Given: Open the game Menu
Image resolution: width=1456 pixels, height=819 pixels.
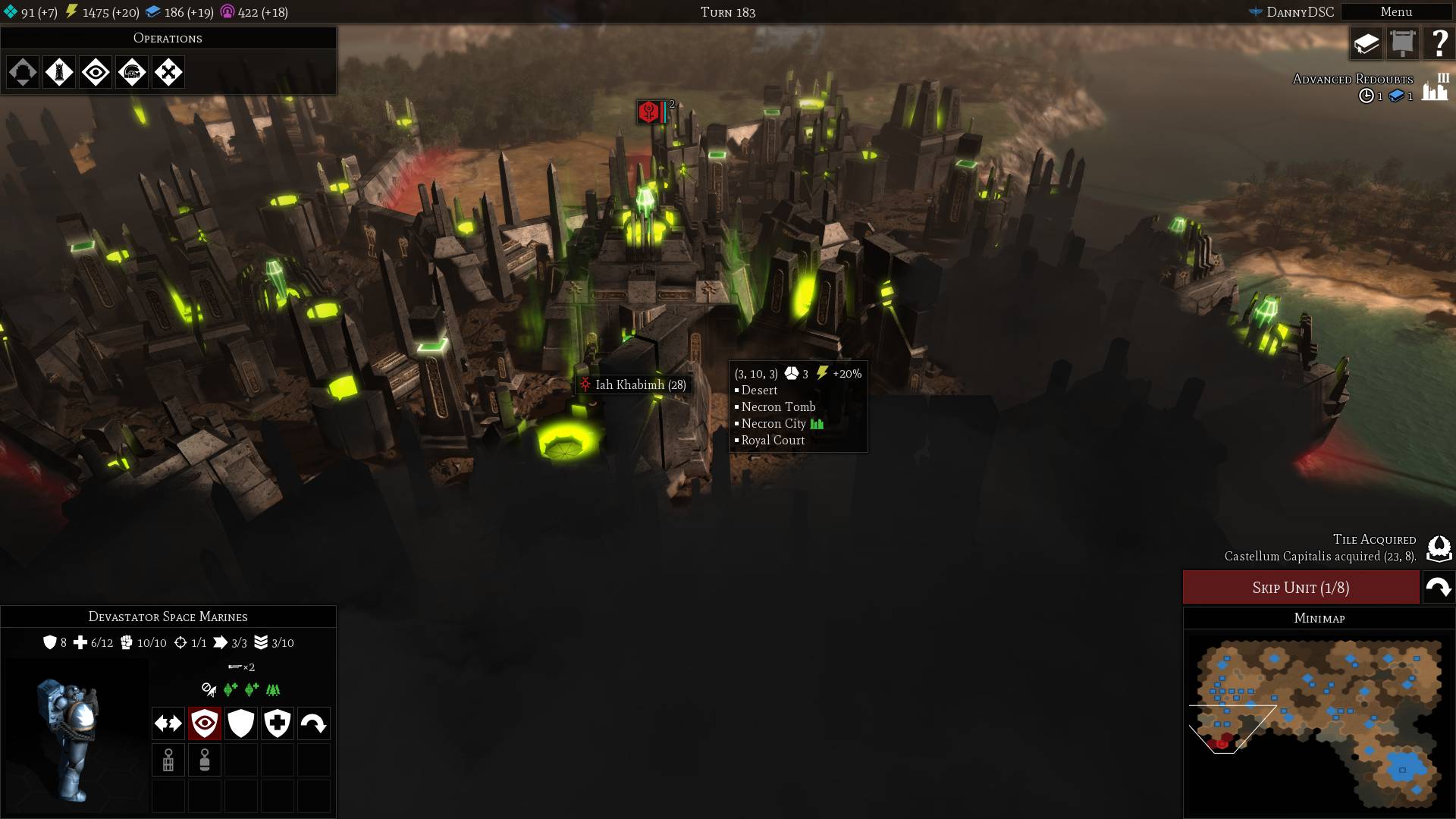Looking at the screenshot, I should [1395, 12].
